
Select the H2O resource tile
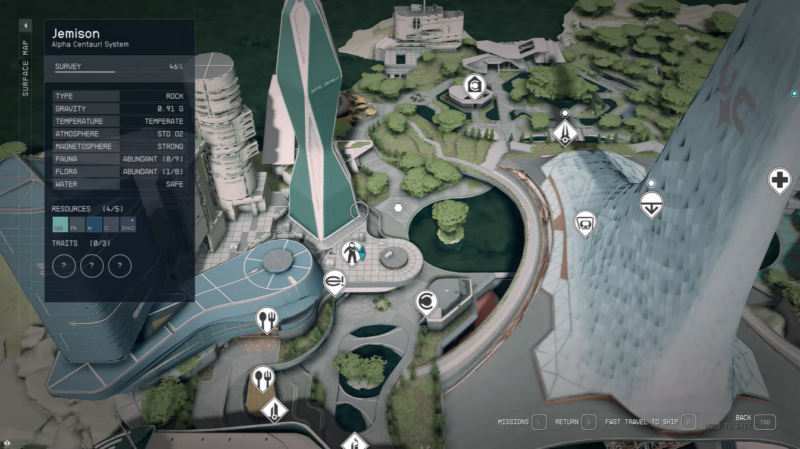58,226
